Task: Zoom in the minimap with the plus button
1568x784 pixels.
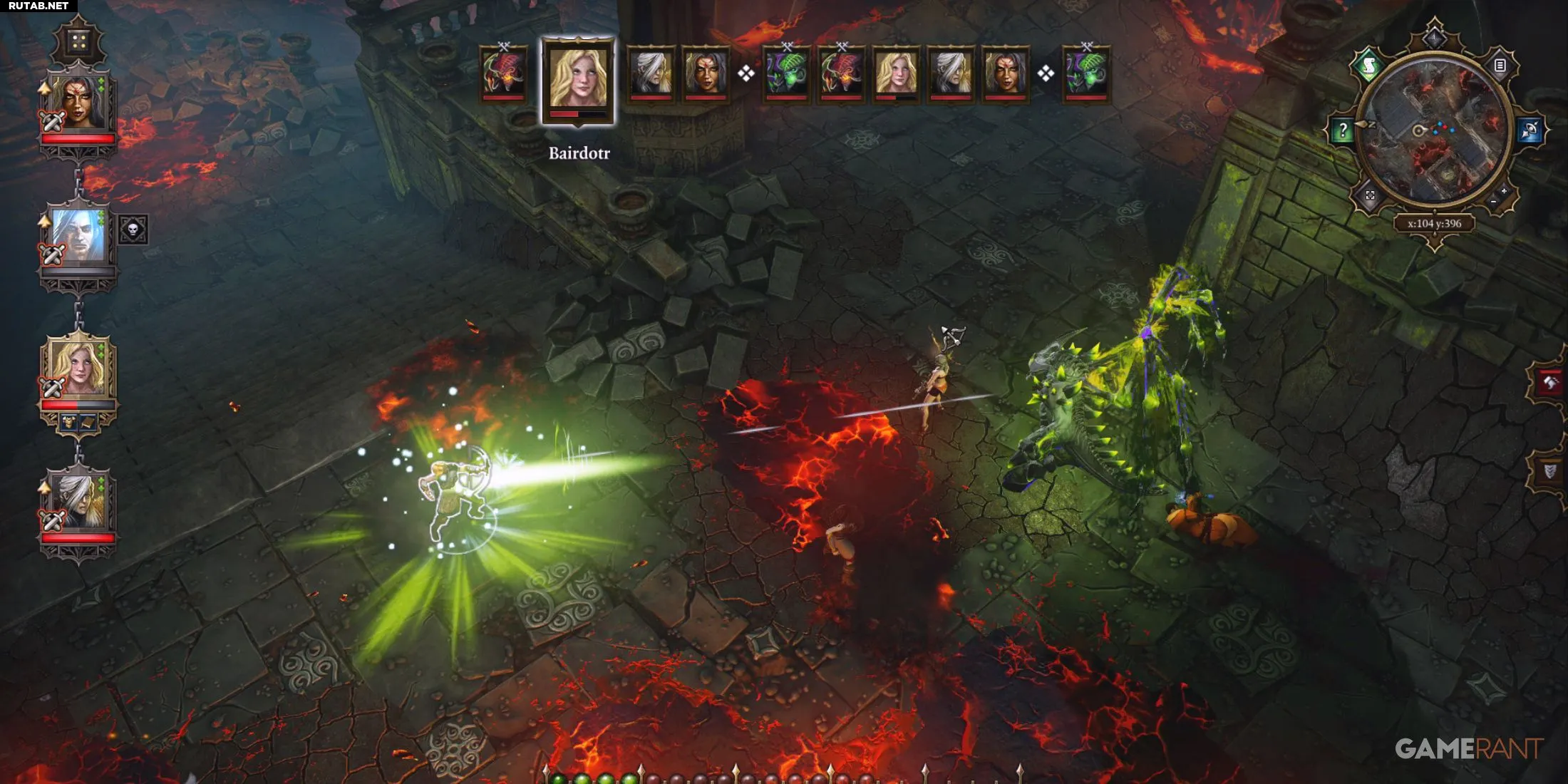Action: (1504, 192)
